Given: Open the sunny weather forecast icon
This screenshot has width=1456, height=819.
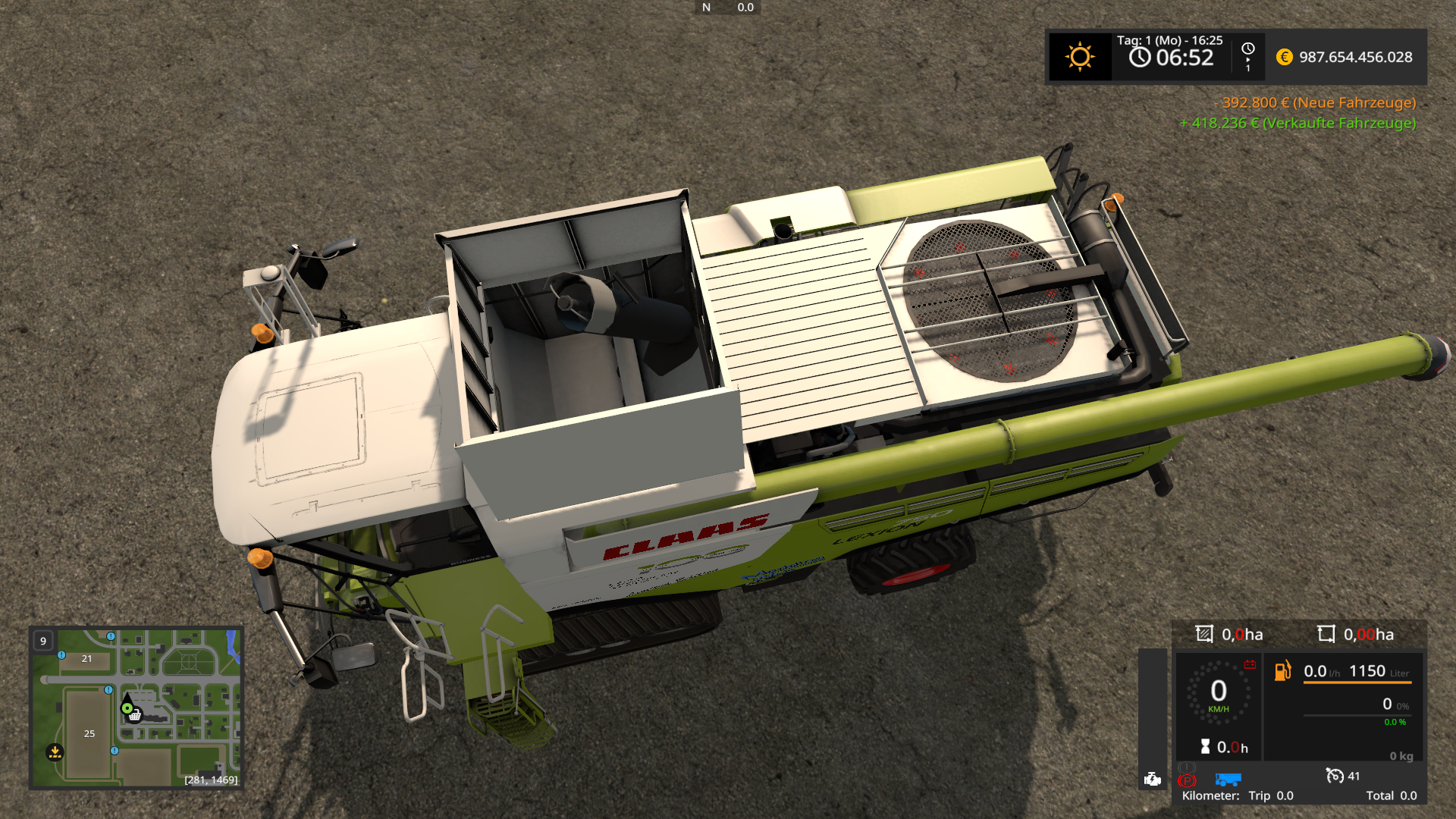Looking at the screenshot, I should point(1080,57).
